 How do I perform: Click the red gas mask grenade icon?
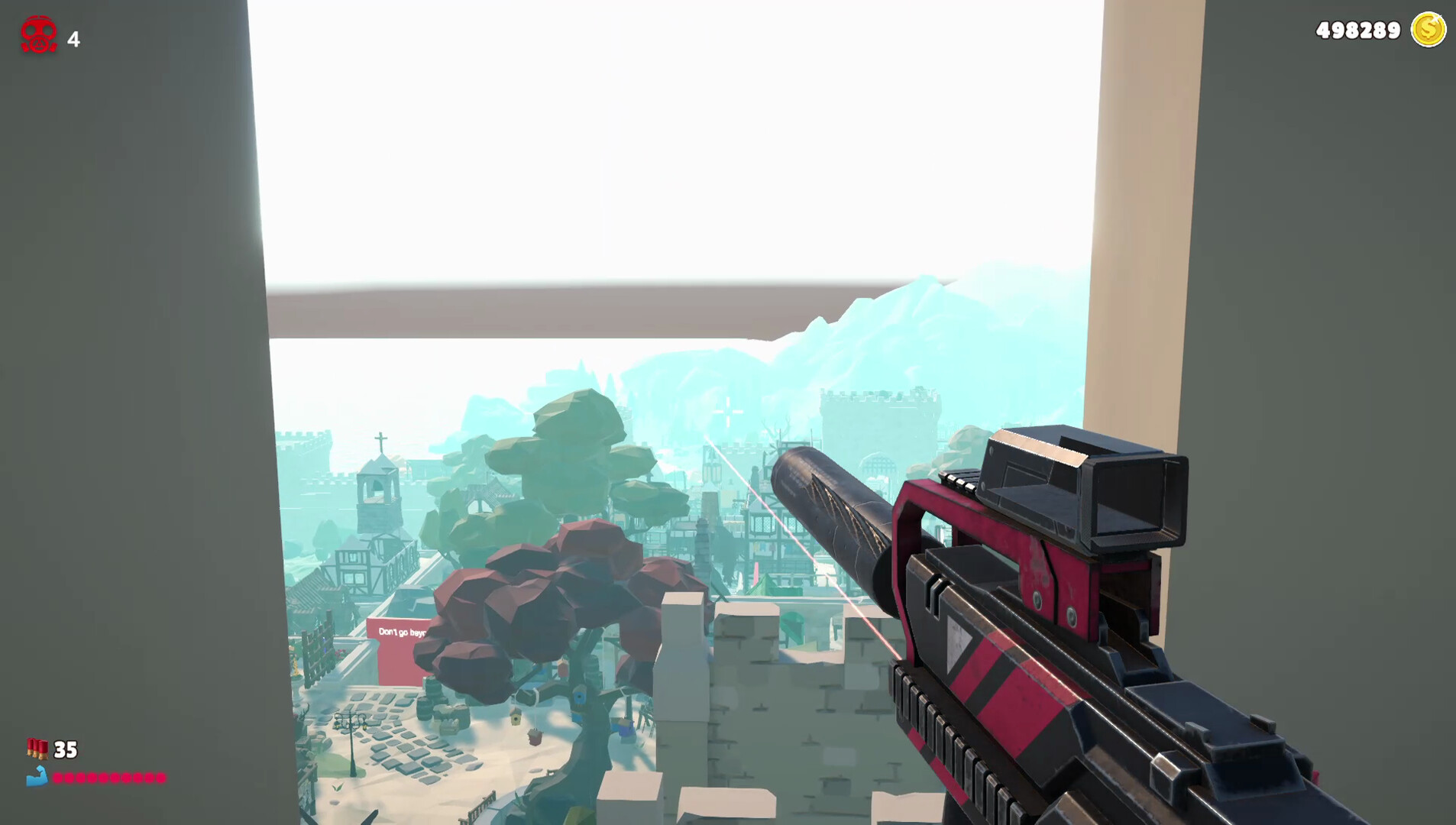pos(38,32)
